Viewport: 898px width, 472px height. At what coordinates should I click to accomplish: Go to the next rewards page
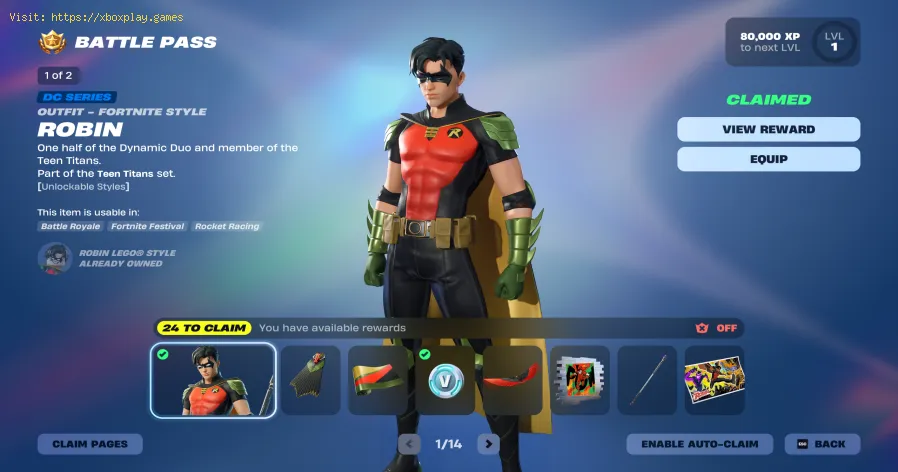488,444
